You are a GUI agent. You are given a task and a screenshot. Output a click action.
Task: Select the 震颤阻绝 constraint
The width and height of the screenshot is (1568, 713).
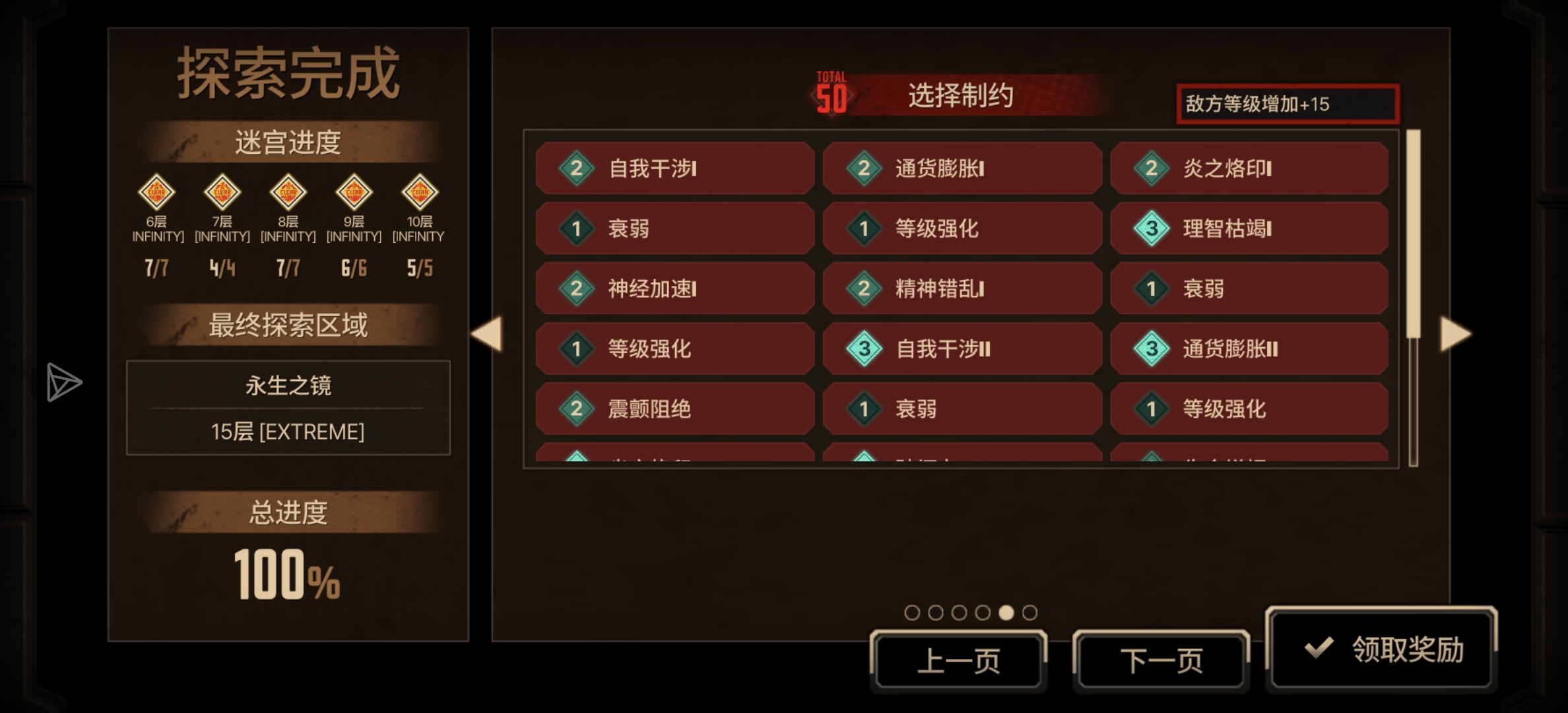673,409
